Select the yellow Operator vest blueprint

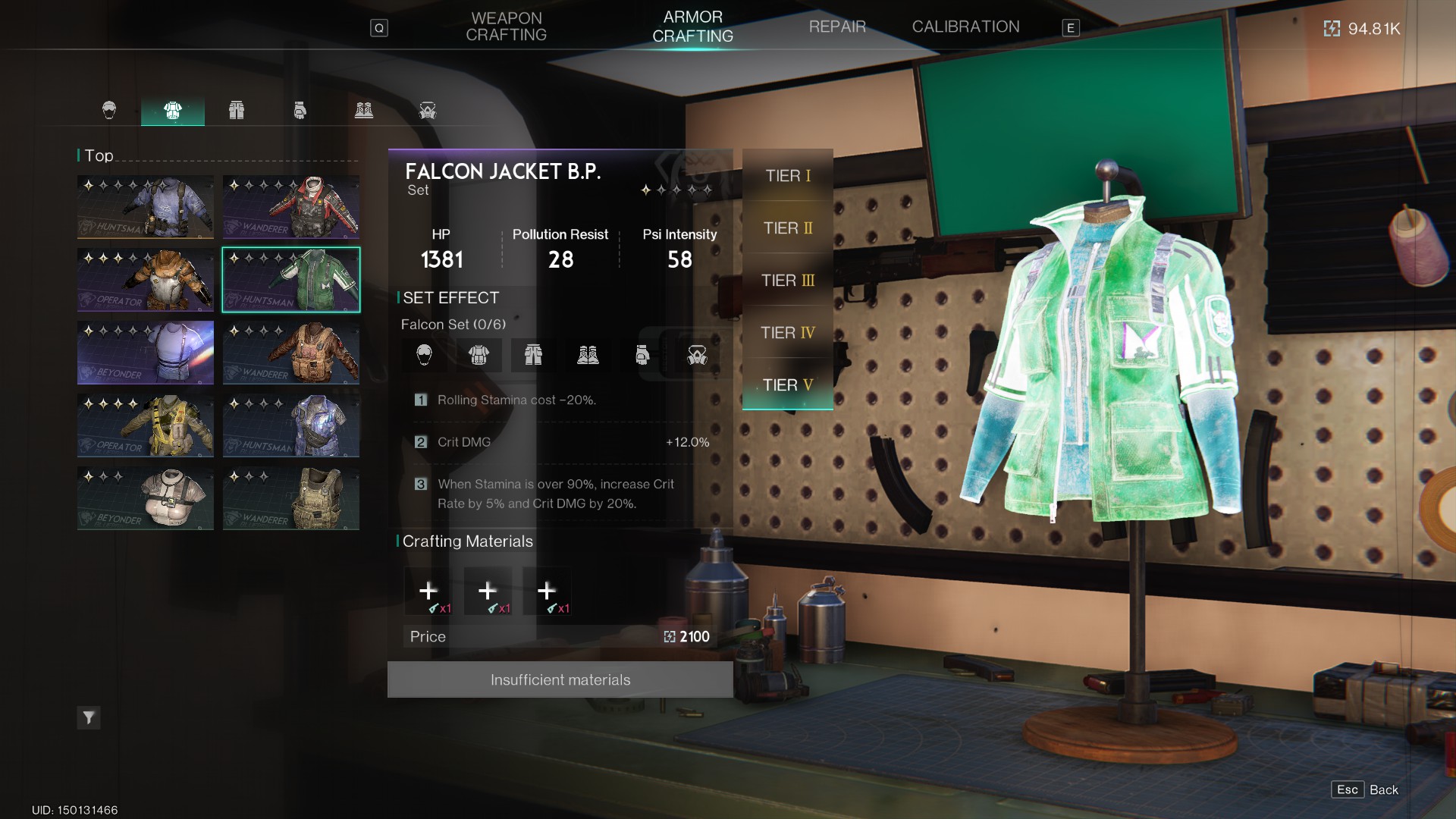pyautogui.click(x=146, y=425)
